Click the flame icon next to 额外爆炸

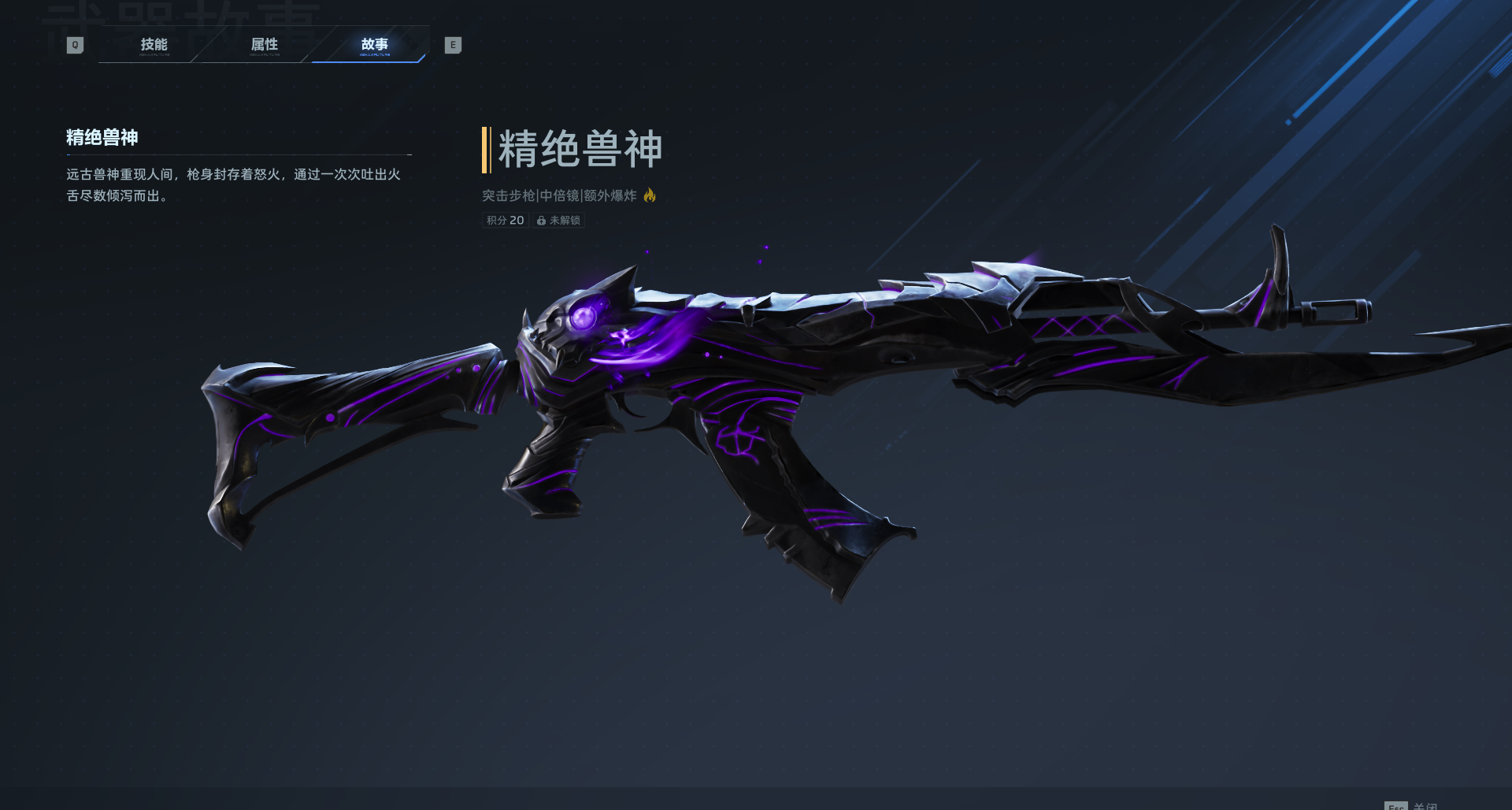650,195
